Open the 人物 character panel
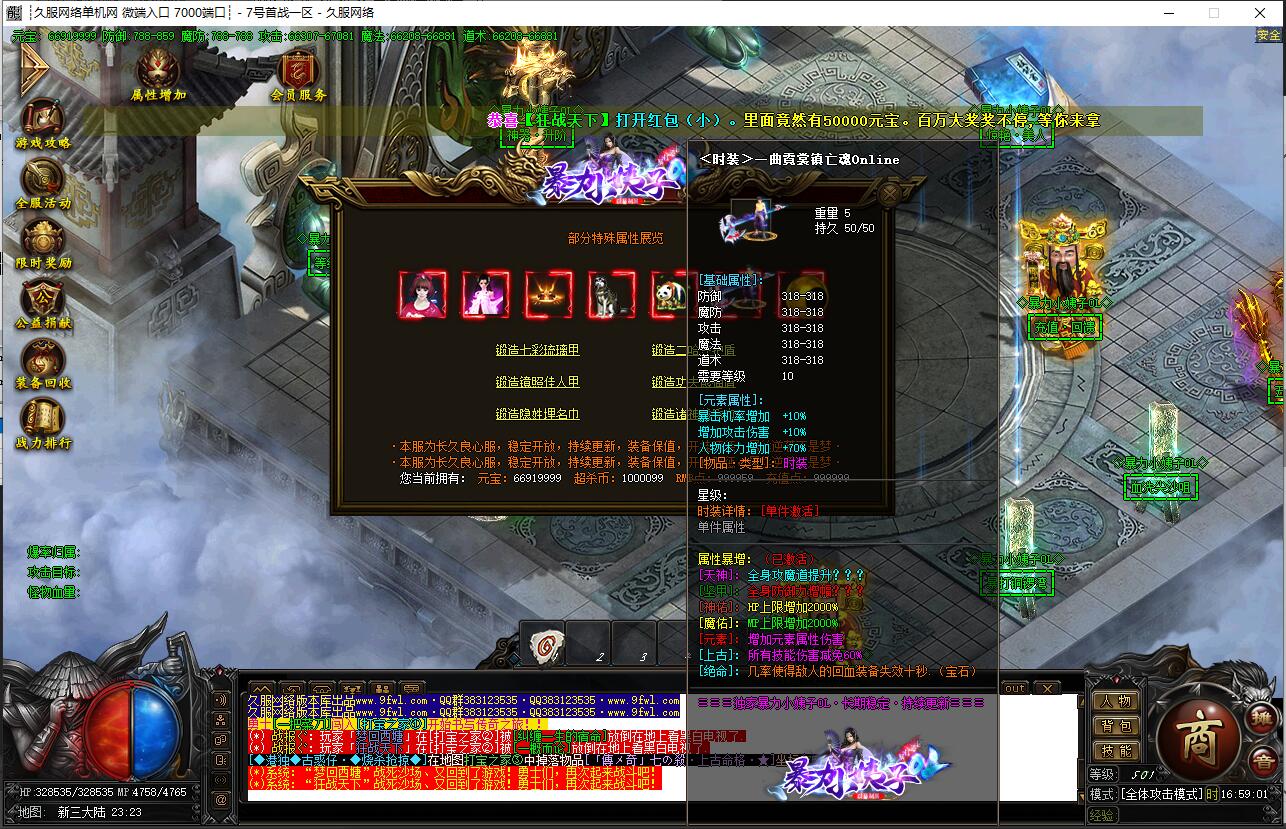1286x829 pixels. click(x=1115, y=701)
